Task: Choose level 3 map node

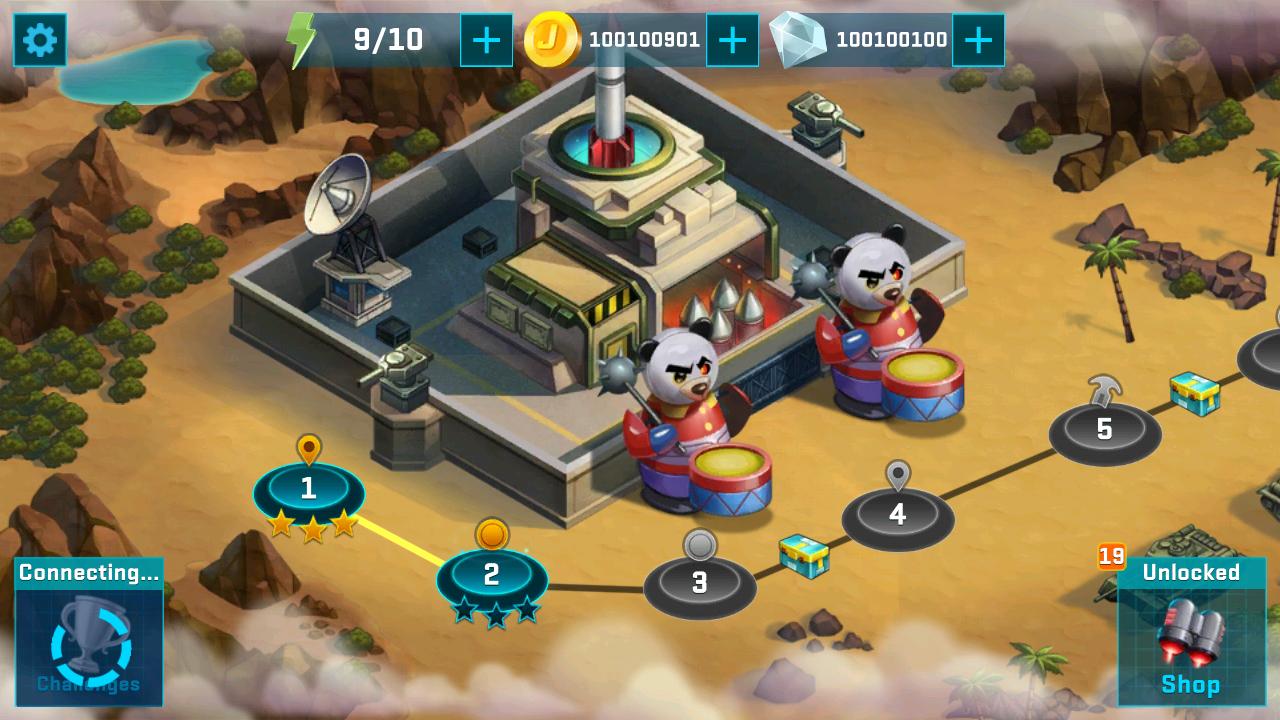Action: click(x=699, y=583)
